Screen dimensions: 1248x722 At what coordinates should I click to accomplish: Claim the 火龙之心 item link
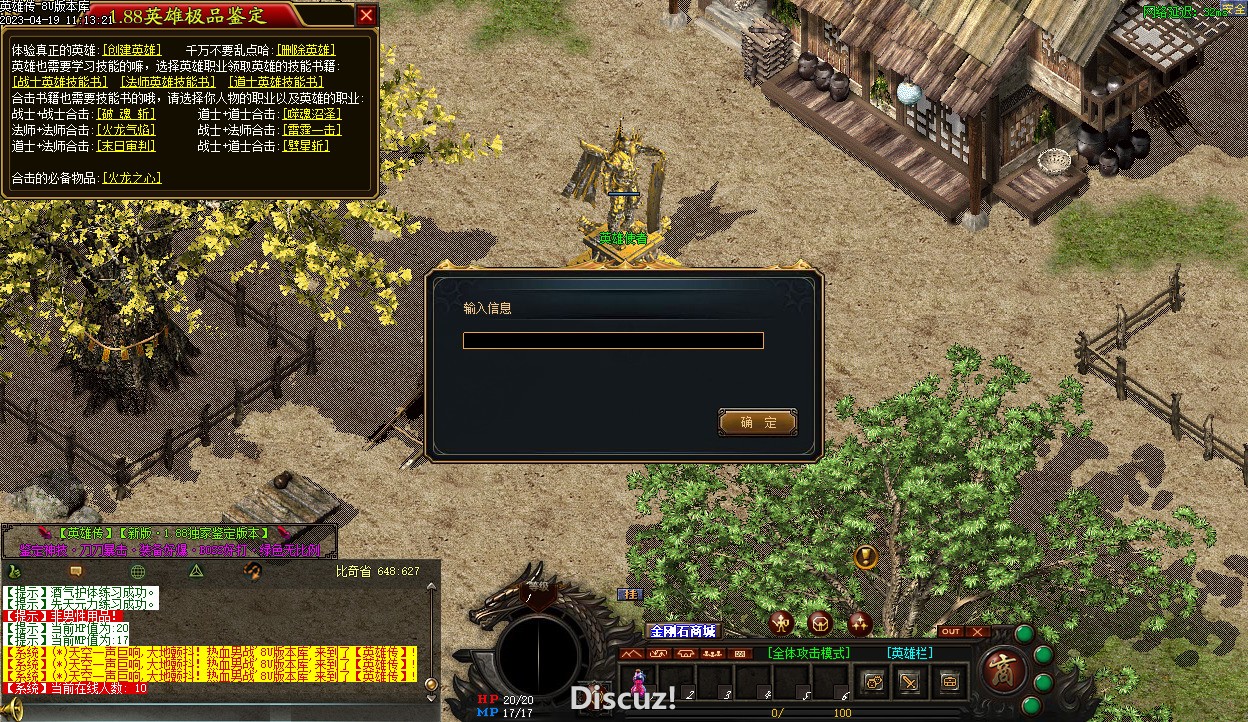[x=132, y=178]
